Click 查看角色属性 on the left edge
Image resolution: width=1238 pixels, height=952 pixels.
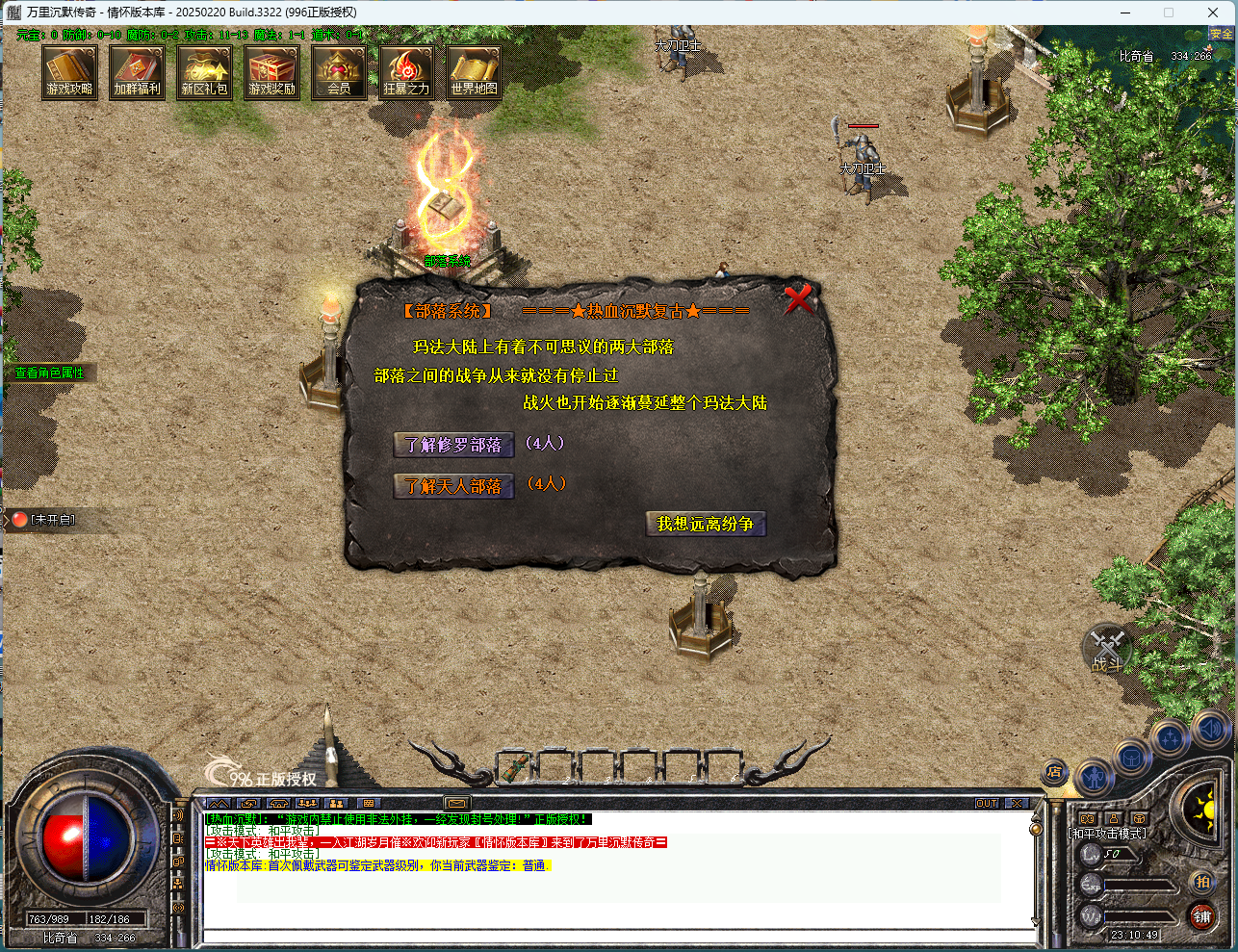click(49, 373)
